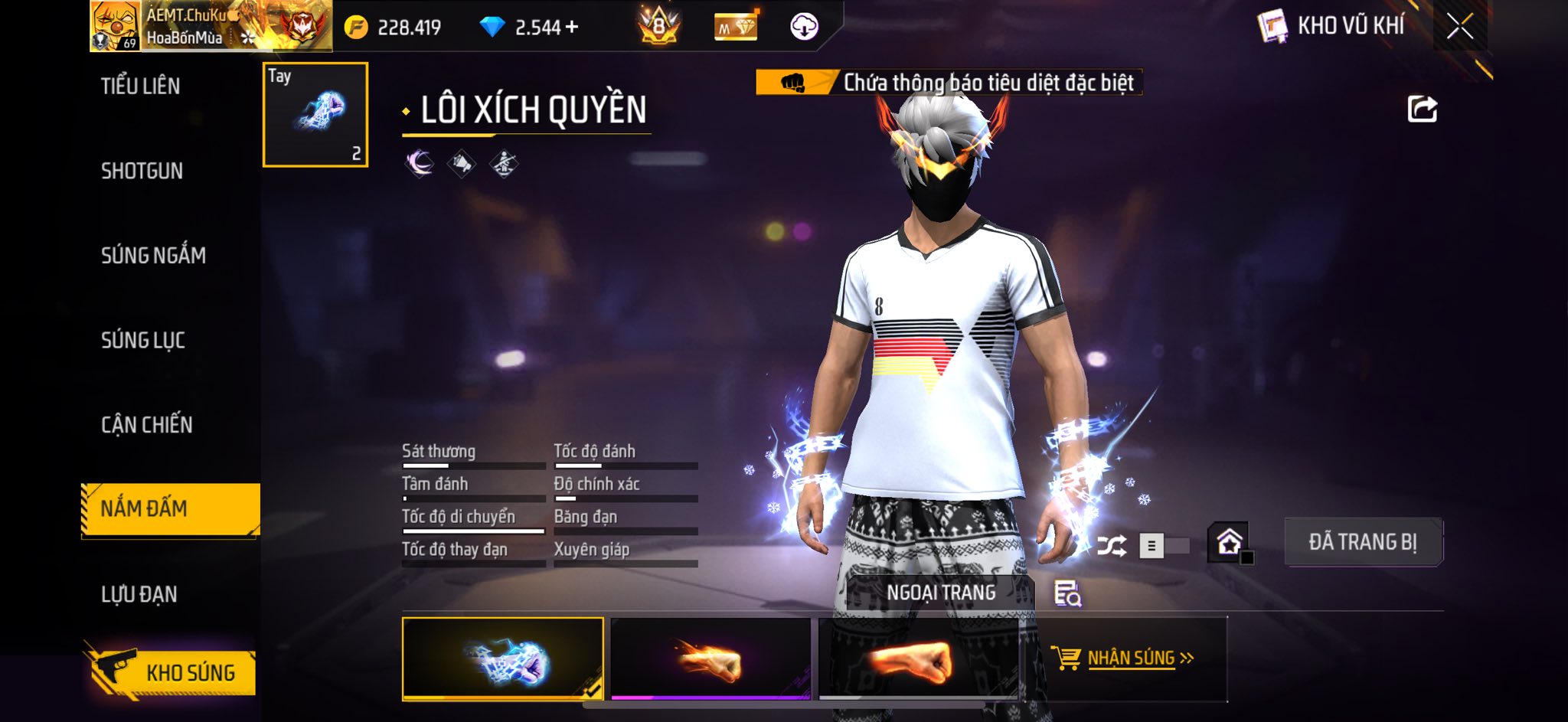1568x722 pixels.
Task: Follow the Nhận Súng shop link
Action: click(x=1131, y=658)
